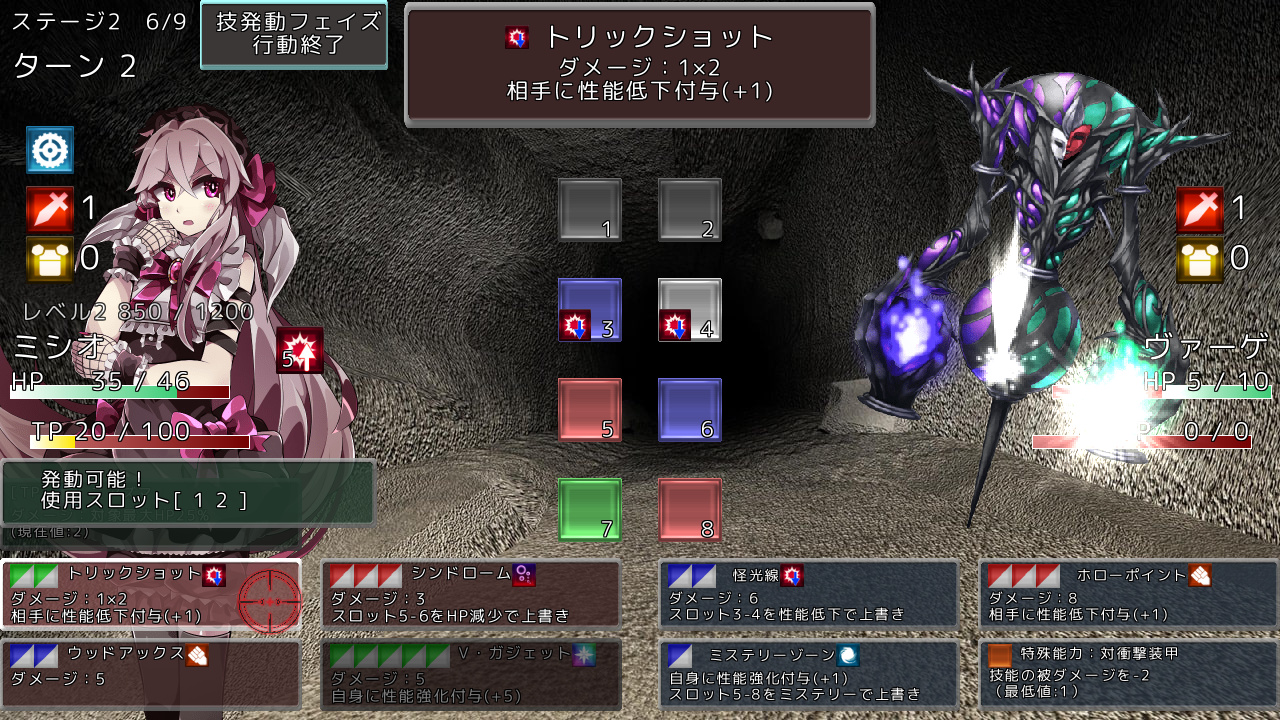Choose the red slot numbered 5
The height and width of the screenshot is (720, 1280).
[589, 410]
